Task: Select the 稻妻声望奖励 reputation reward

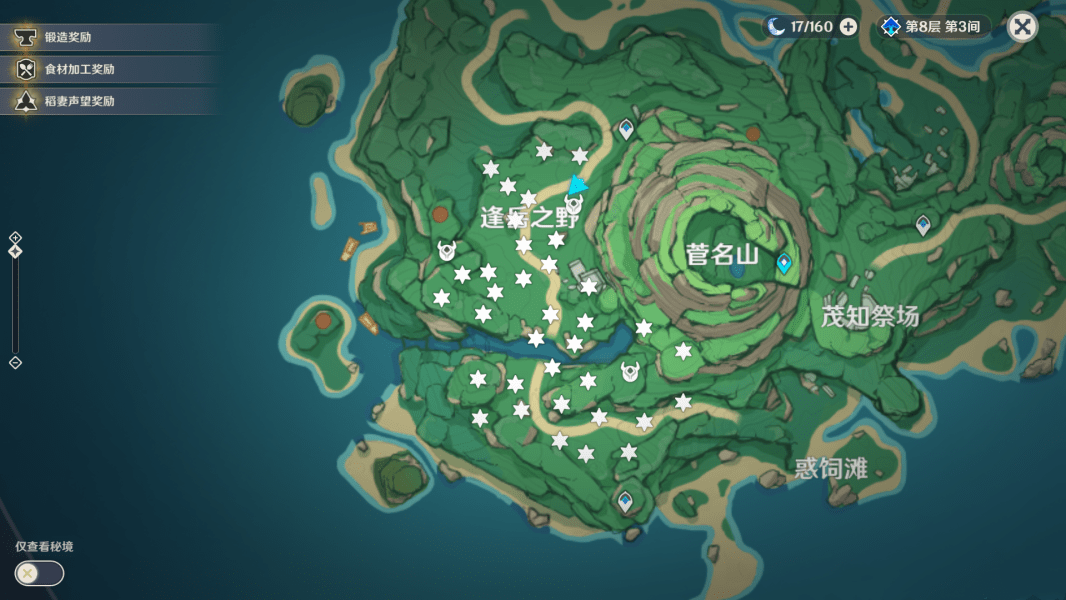Action: pos(78,101)
